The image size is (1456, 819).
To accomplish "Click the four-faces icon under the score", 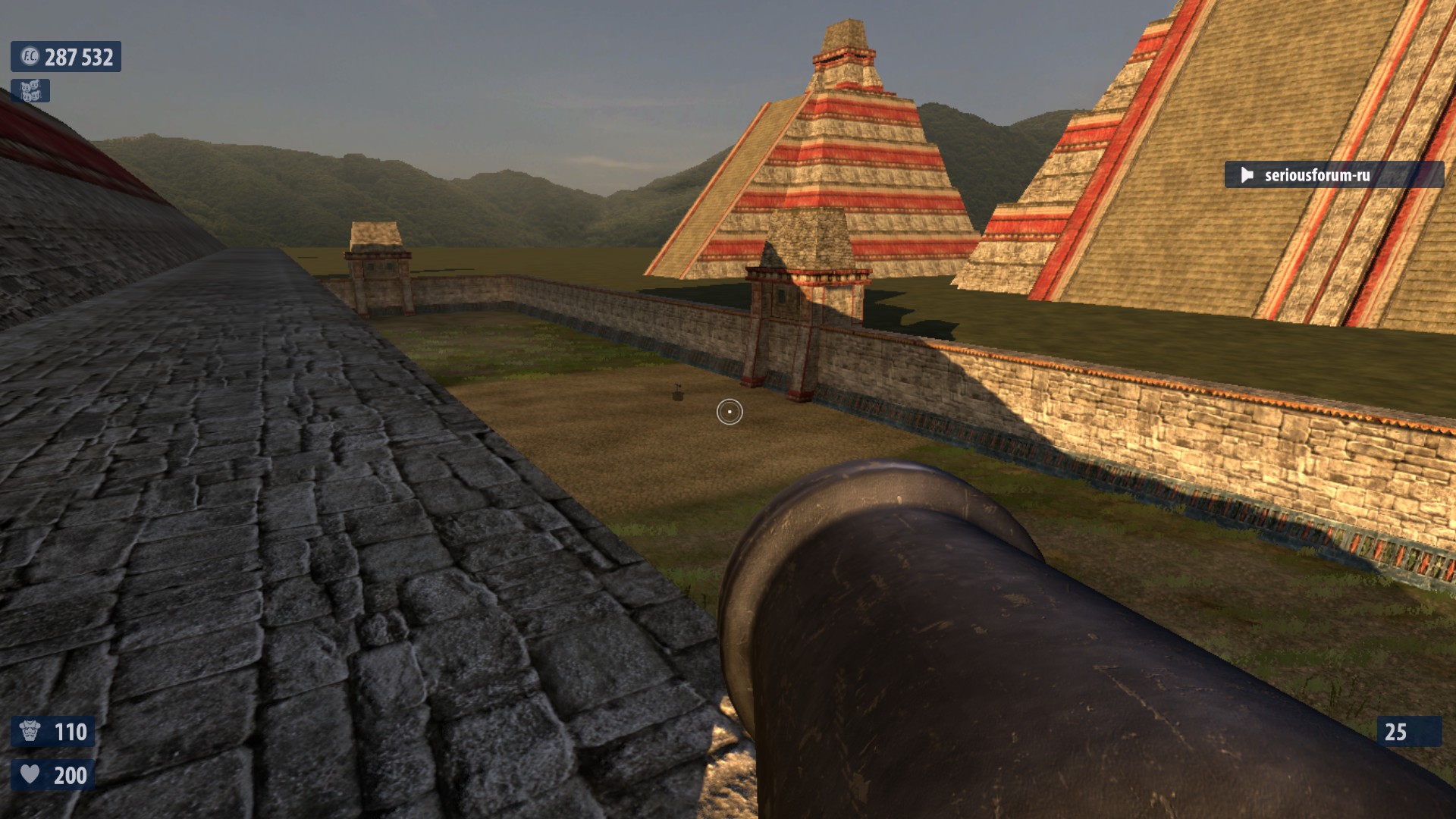I will pyautogui.click(x=30, y=91).
